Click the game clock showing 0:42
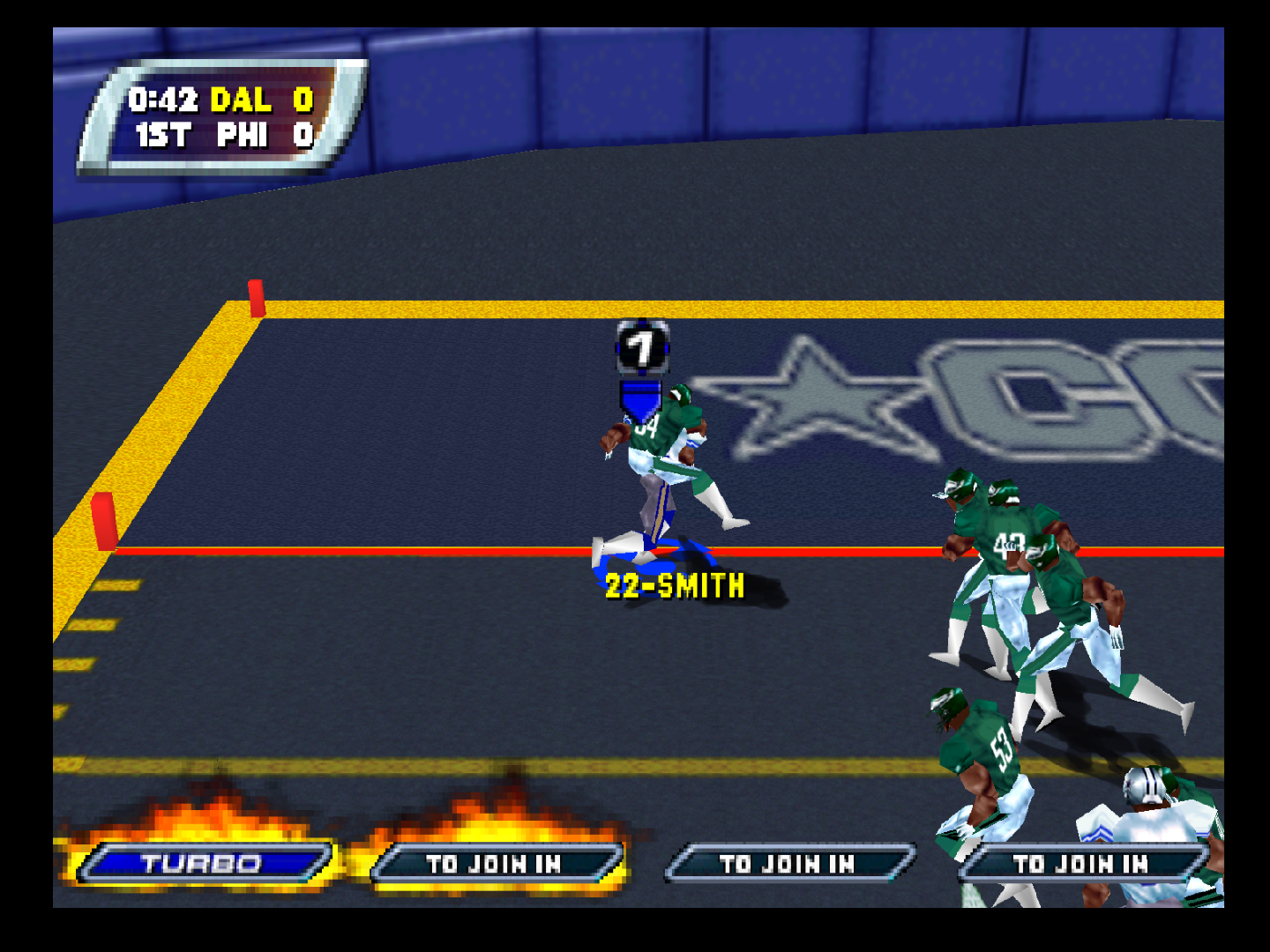1270x952 pixels. [x=162, y=100]
